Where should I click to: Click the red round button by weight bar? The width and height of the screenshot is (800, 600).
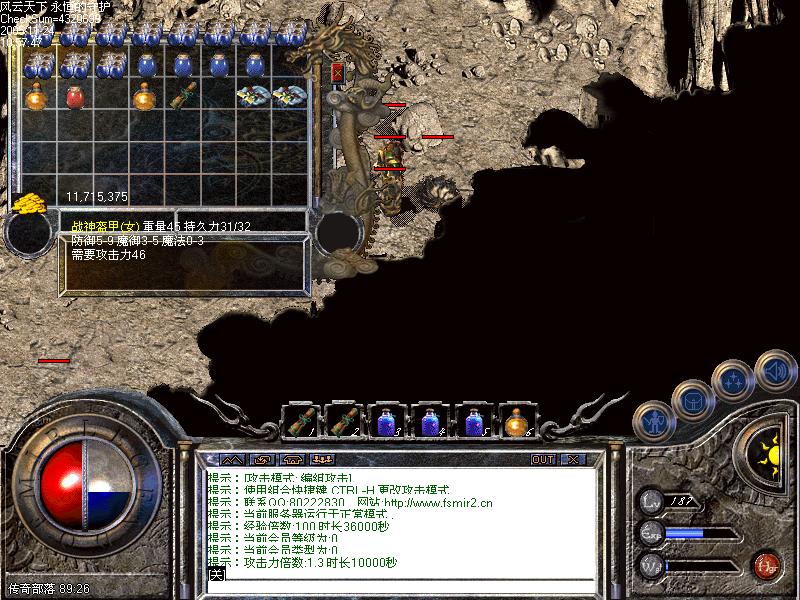click(x=768, y=565)
